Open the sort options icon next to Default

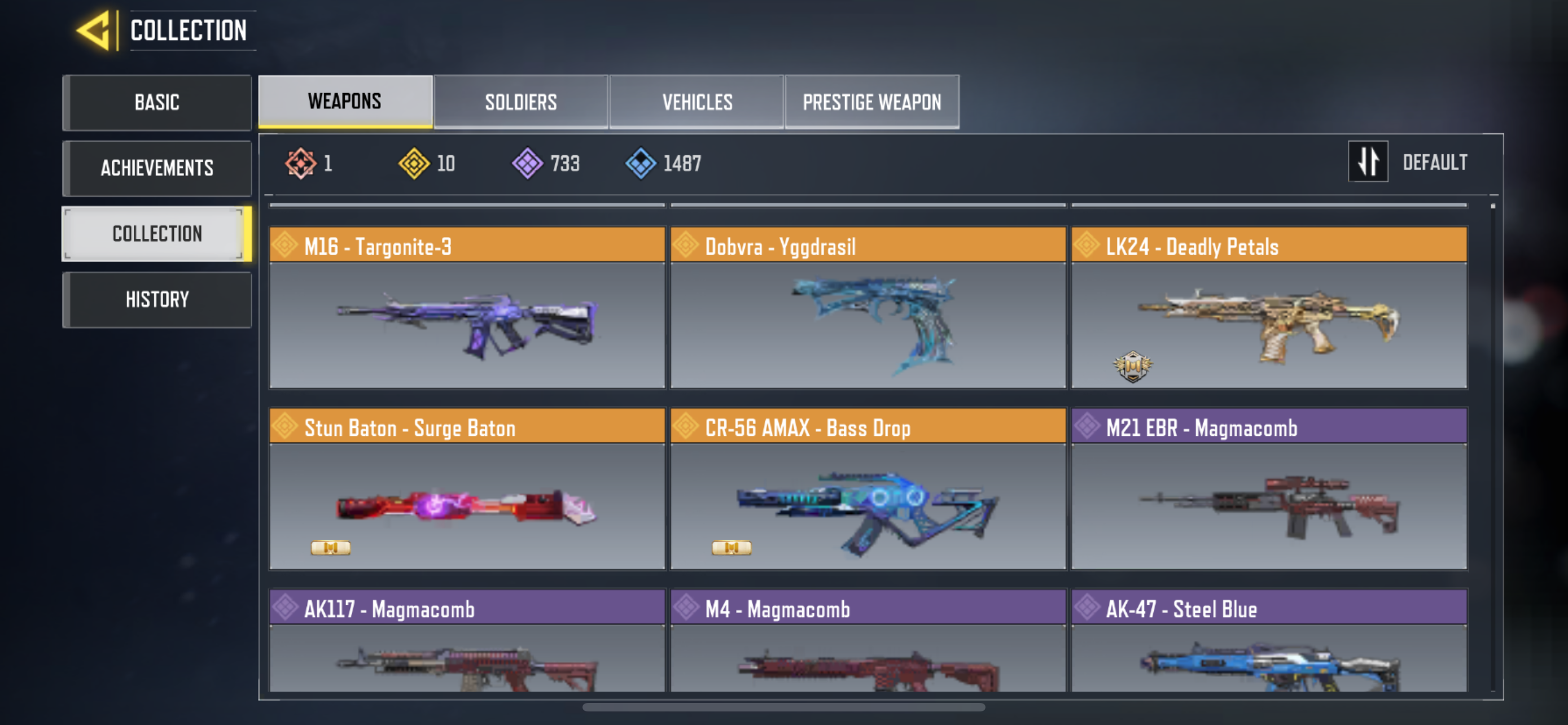click(1368, 161)
